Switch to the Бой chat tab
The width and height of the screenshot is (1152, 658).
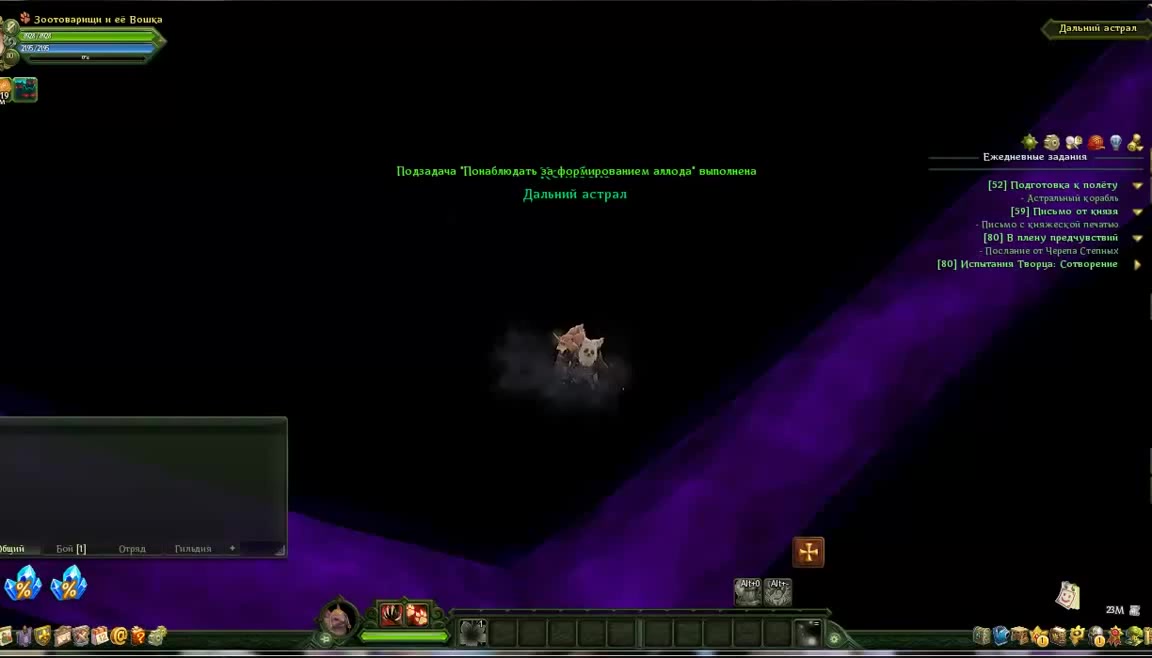[70, 549]
